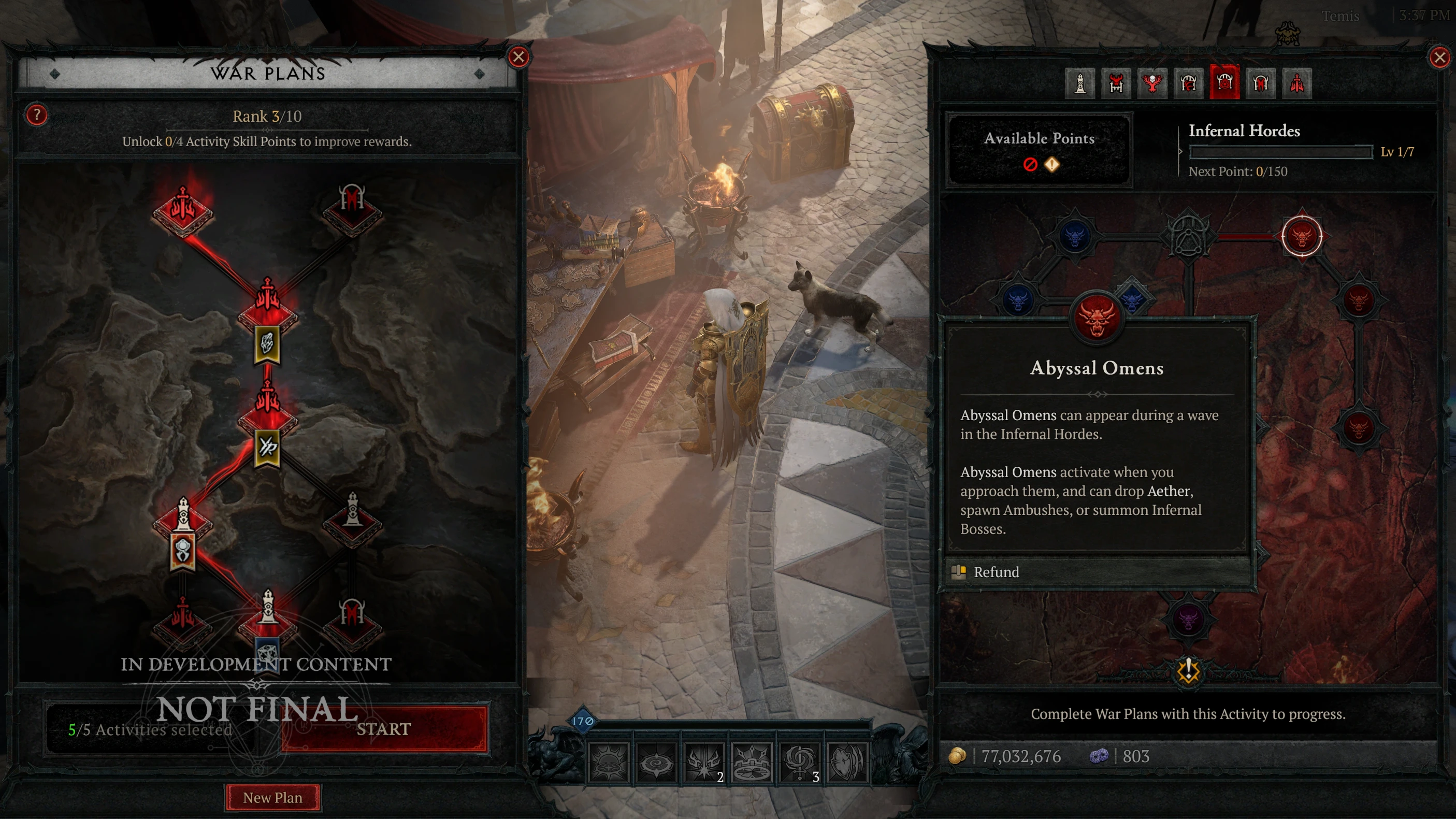Switch to the Infernal Hordes category tab
This screenshot has width=1456, height=819.
(x=1226, y=83)
